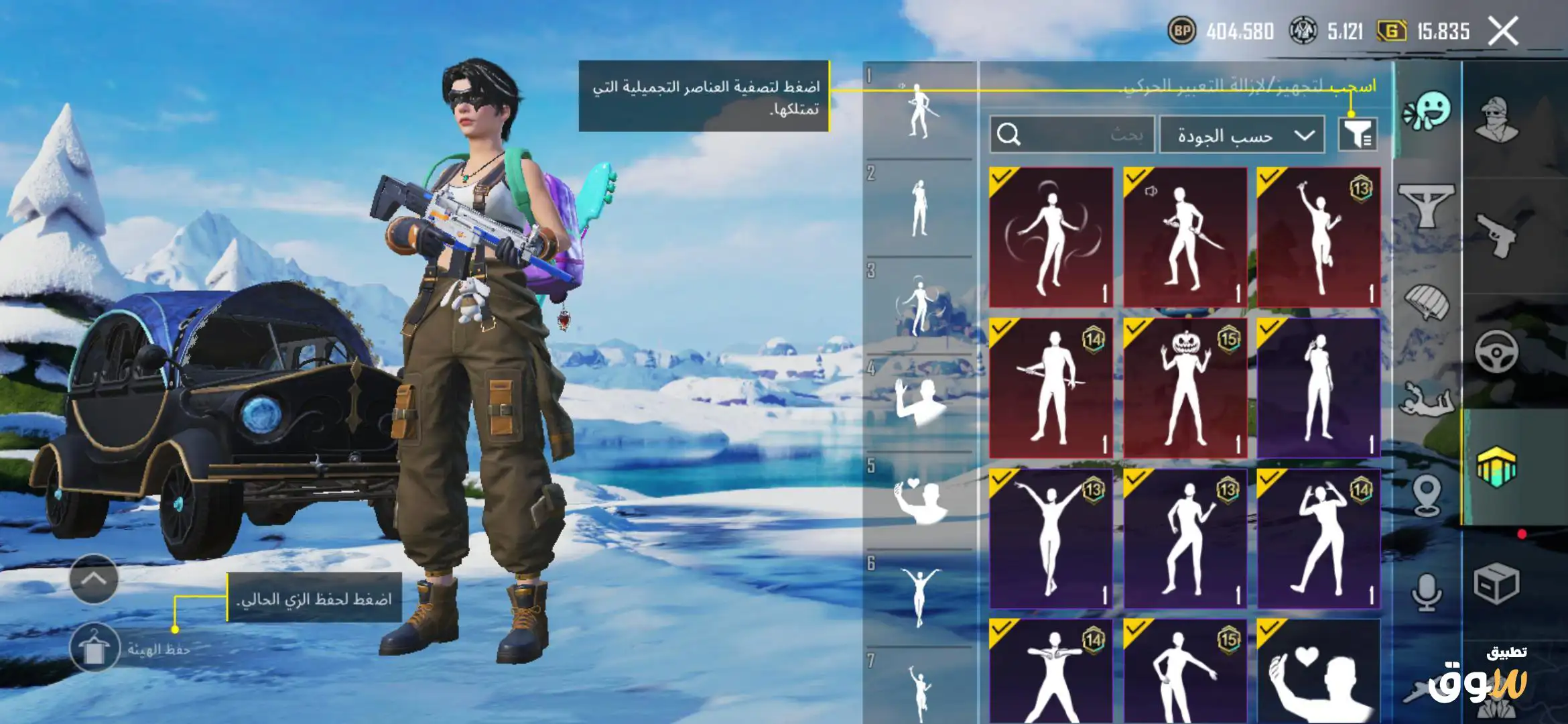The image size is (1568, 724).
Task: Choose the spinning swirl emote tile
Action: (x=1051, y=237)
